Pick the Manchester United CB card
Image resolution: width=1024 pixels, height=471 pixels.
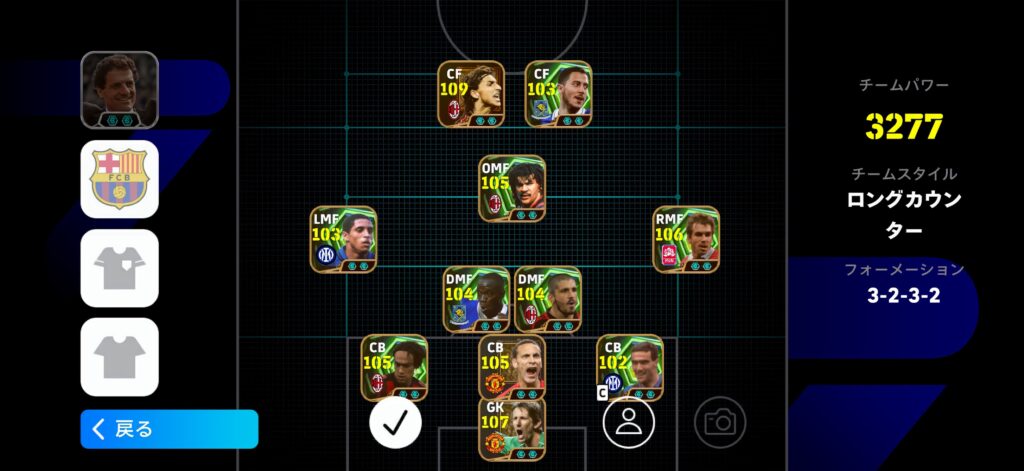pos(512,367)
